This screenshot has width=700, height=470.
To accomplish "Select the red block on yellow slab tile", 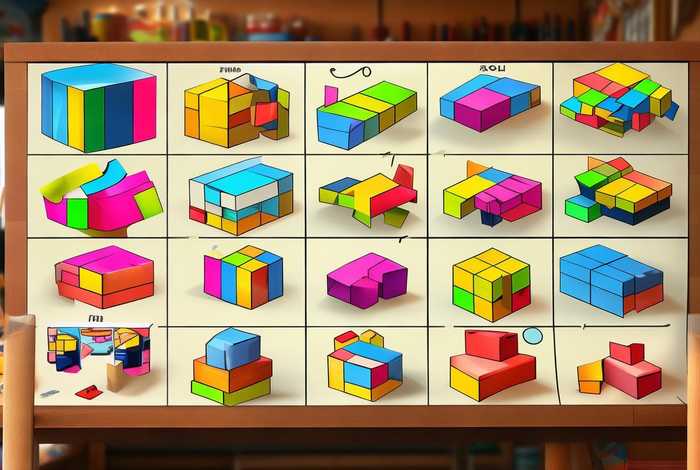I will click(492, 366).
